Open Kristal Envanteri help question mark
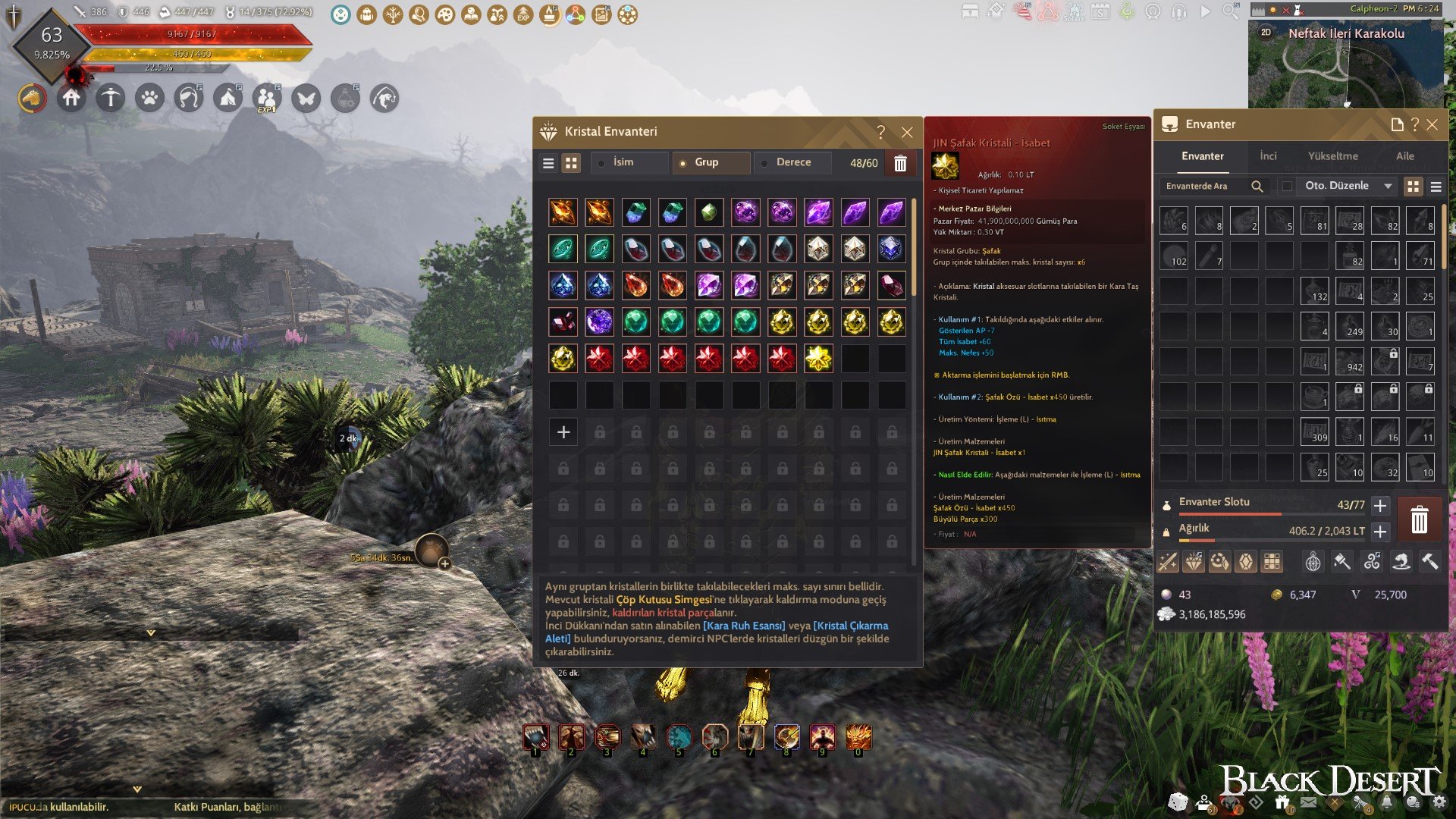Viewport: 1456px width, 819px height. [x=880, y=133]
